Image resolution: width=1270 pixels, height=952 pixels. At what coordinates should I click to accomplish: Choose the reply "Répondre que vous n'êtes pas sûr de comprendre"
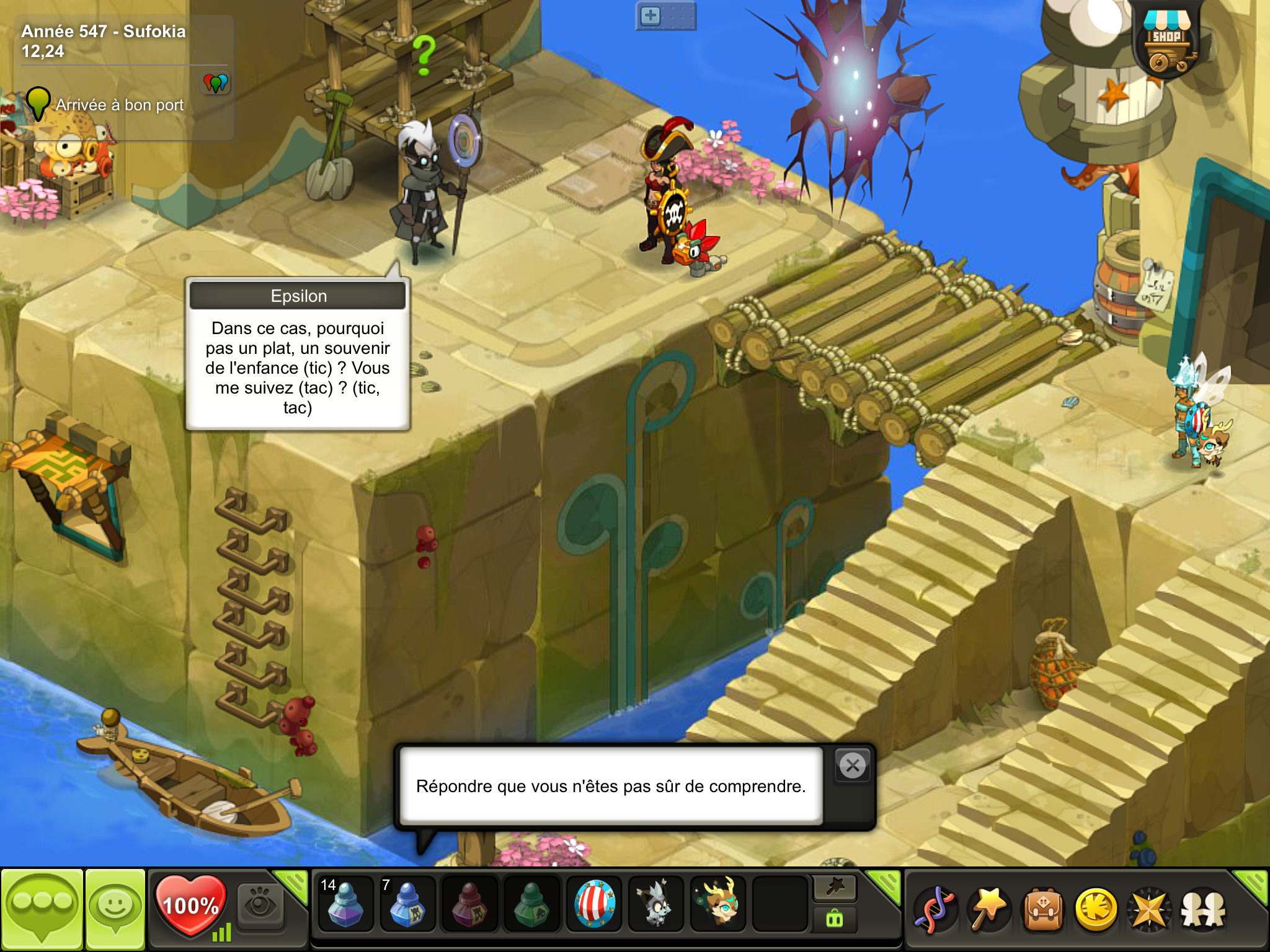pos(611,786)
